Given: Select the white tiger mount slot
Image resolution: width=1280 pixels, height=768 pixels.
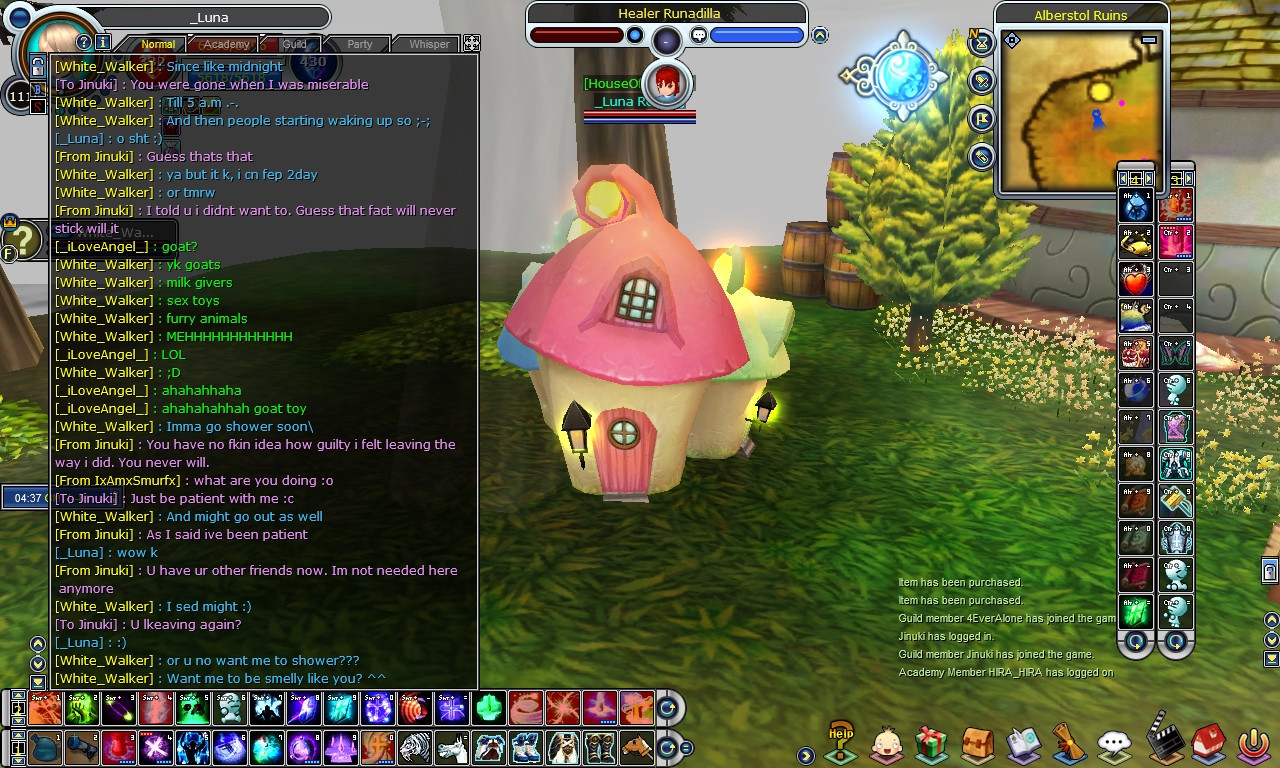Looking at the screenshot, I should point(414,747).
